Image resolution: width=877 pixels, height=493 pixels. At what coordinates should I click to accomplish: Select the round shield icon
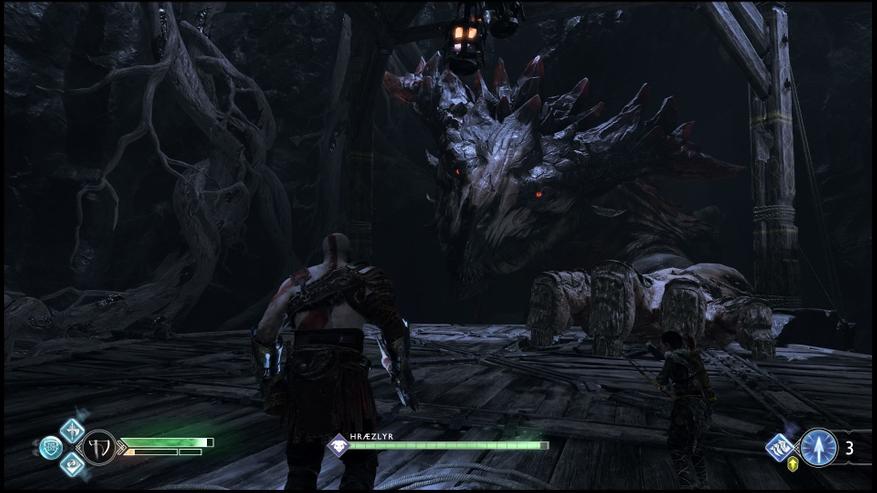(x=50, y=447)
